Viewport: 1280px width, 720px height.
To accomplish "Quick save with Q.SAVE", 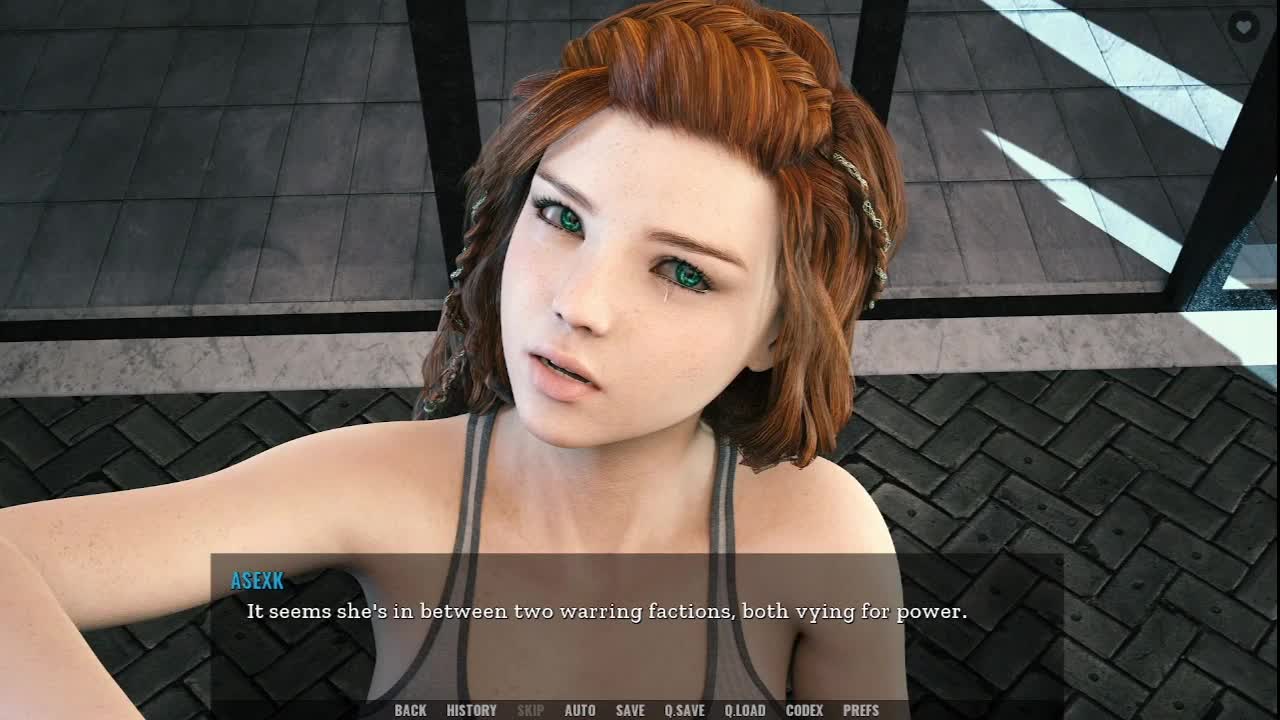I will pyautogui.click(x=685, y=710).
